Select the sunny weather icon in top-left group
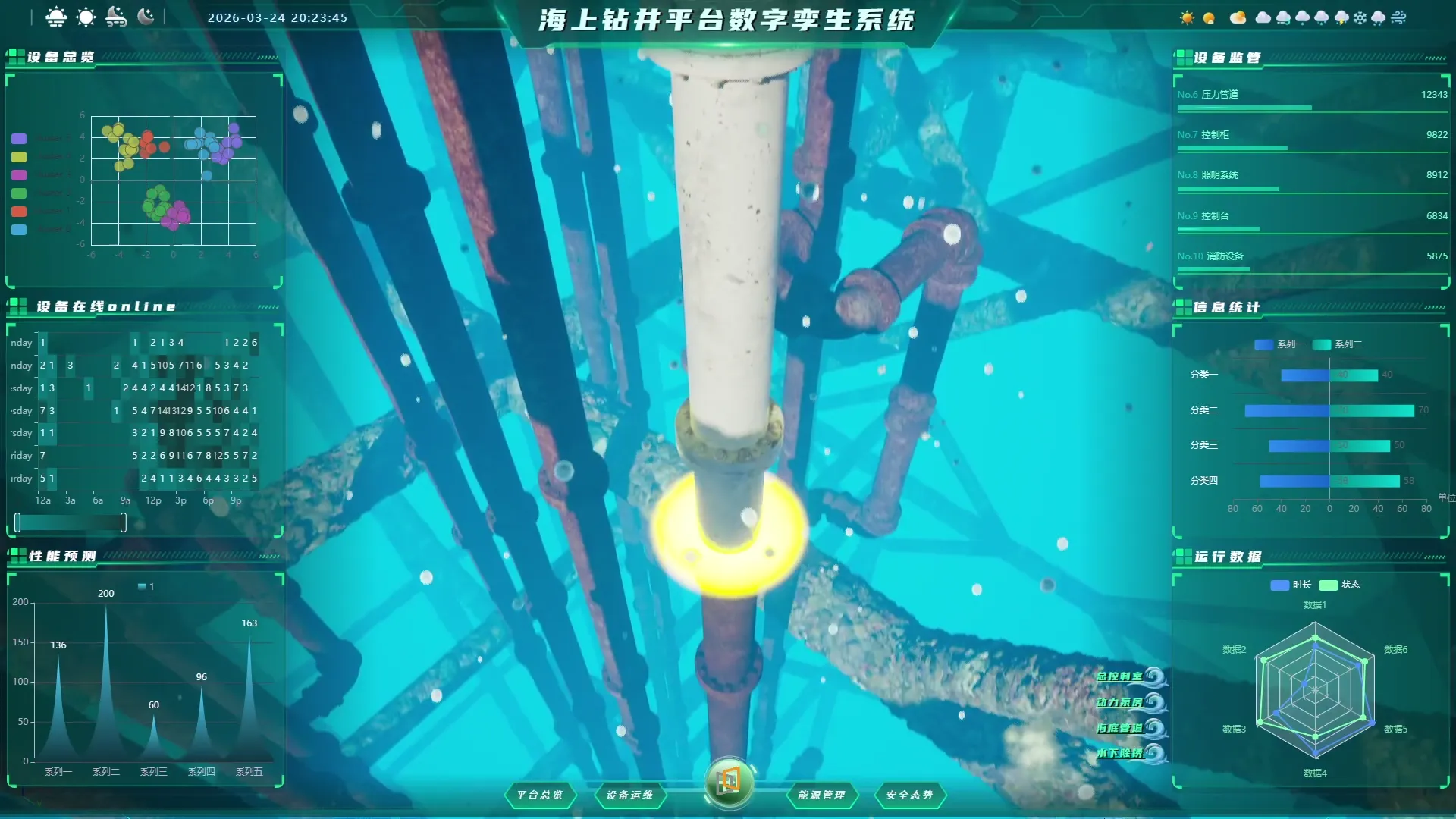The image size is (1456, 819). pos(86,17)
